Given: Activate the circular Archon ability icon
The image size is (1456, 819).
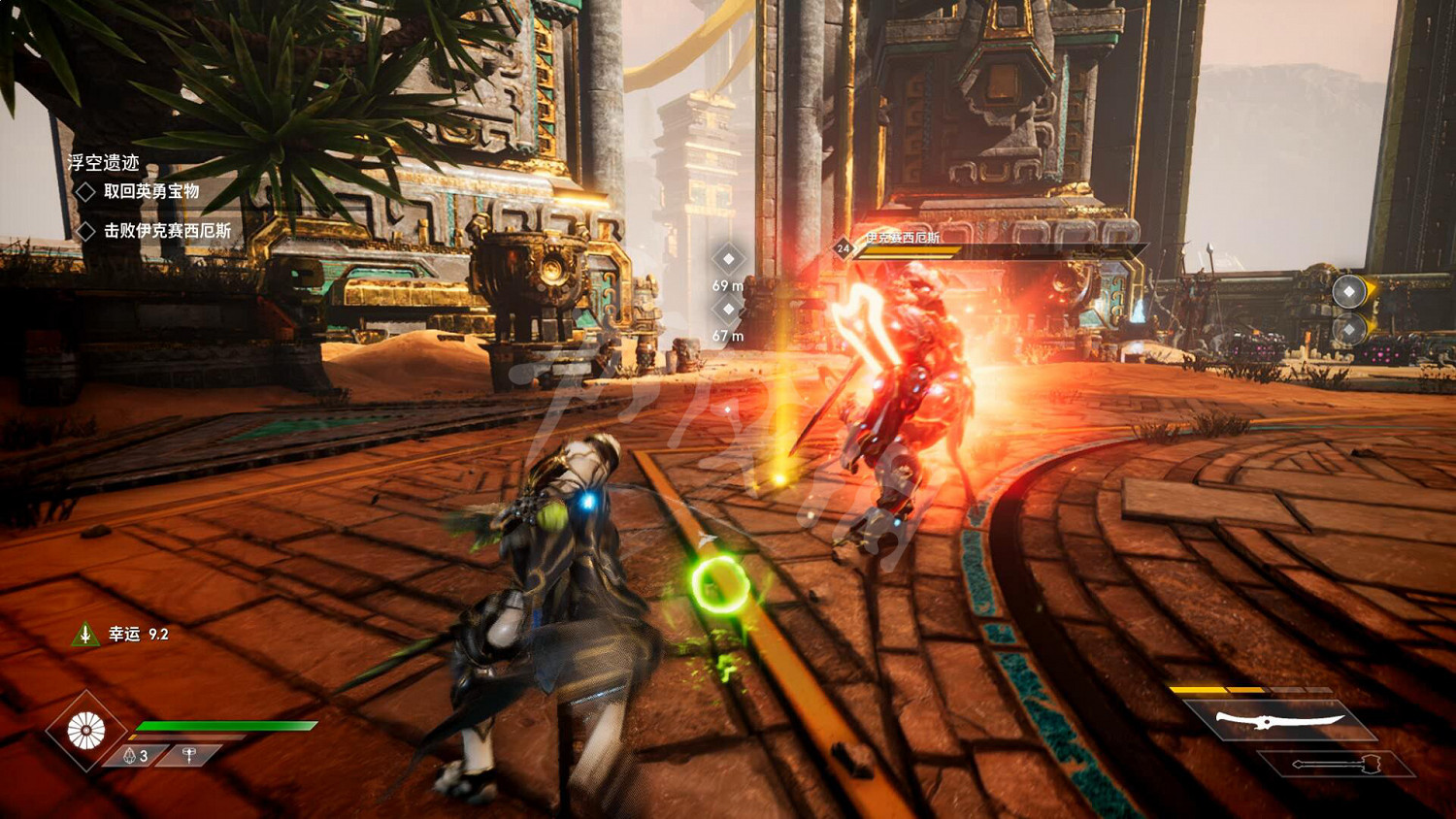Looking at the screenshot, I should (x=86, y=731).
